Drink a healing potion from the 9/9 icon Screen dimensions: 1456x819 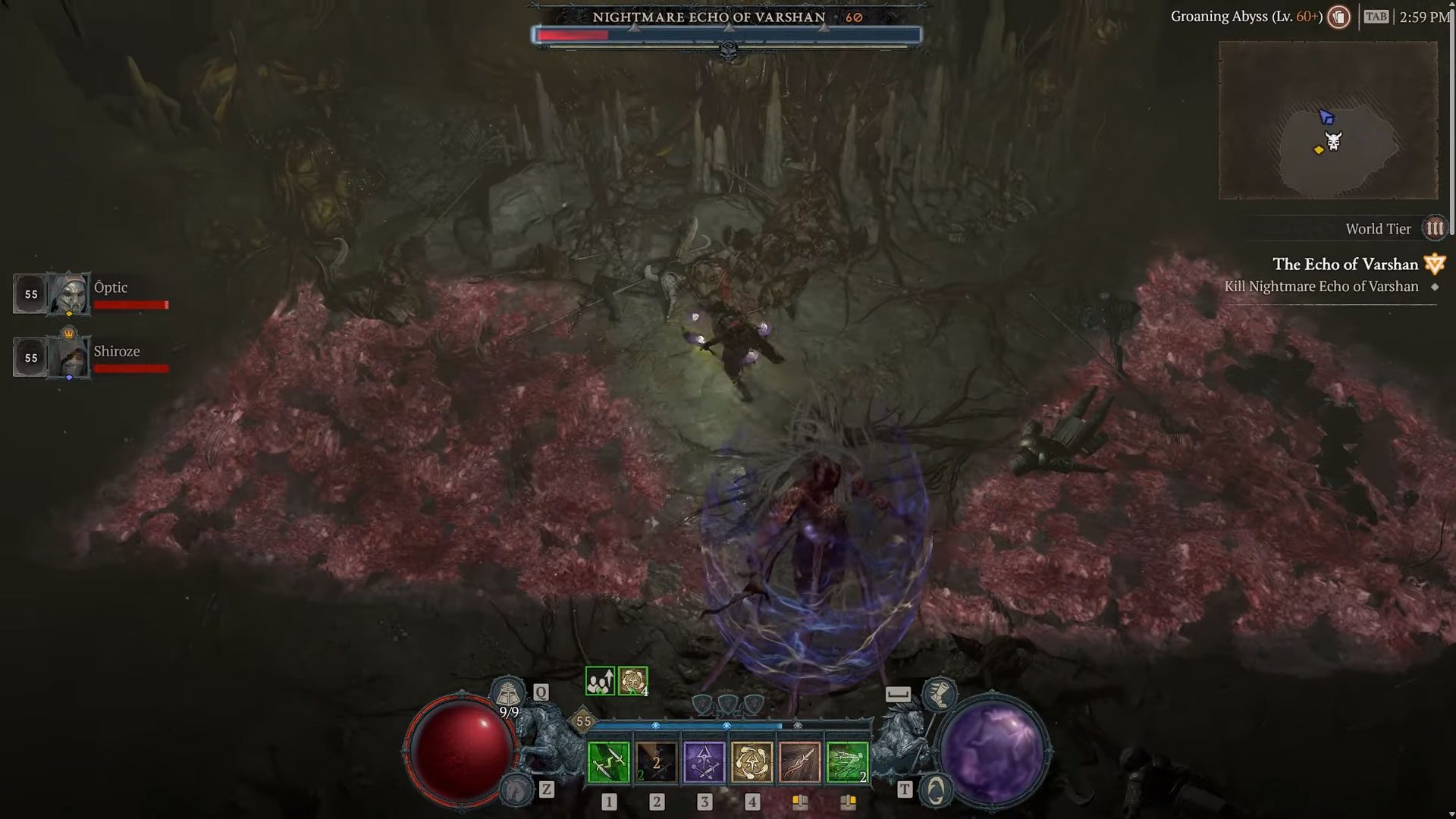pyautogui.click(x=508, y=693)
